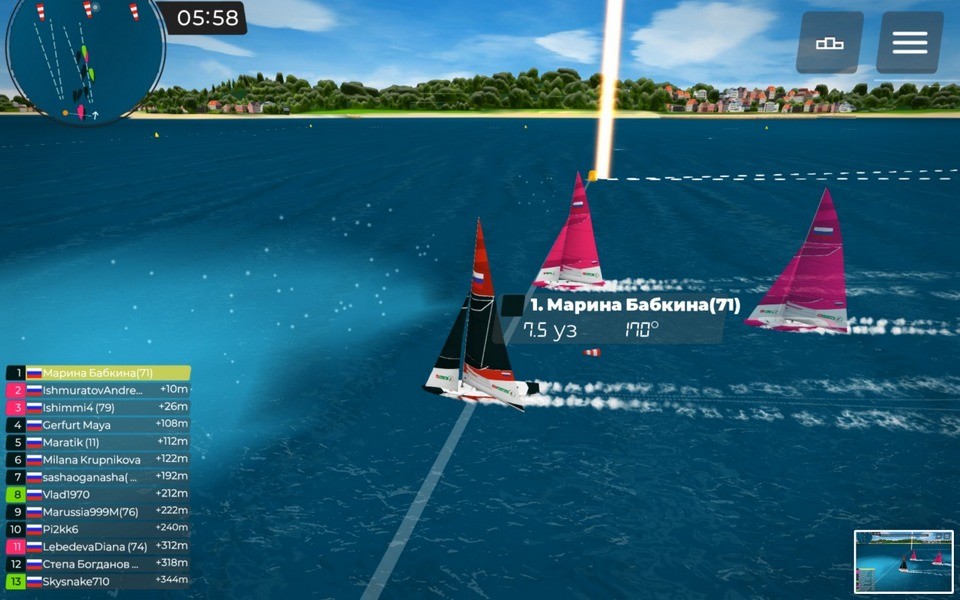Click the circular race minimap
This screenshot has height=600, width=960.
85,60
